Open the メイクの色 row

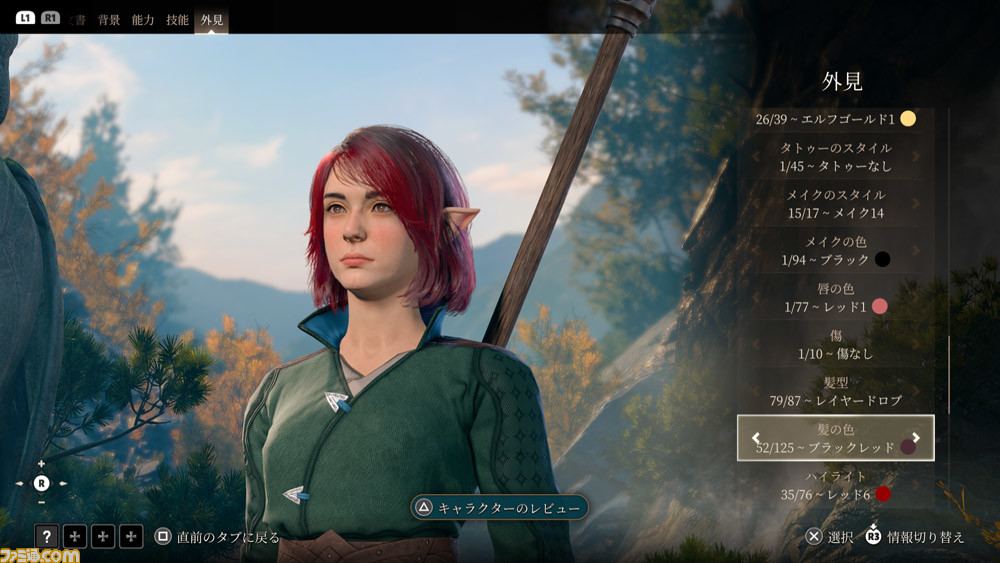835,251
